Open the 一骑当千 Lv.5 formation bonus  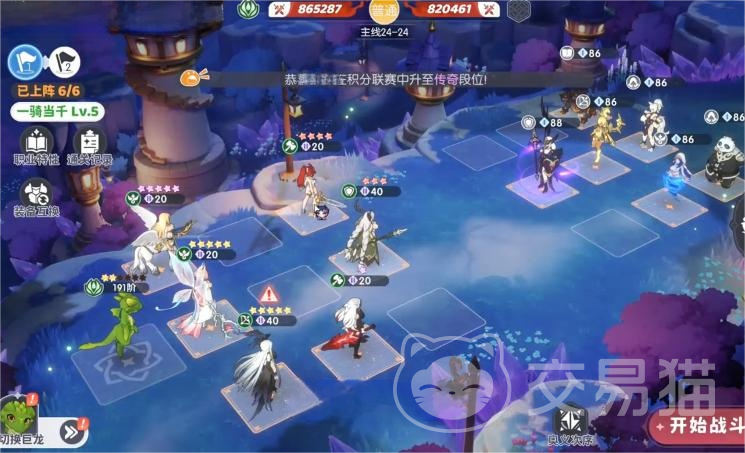click(x=59, y=111)
